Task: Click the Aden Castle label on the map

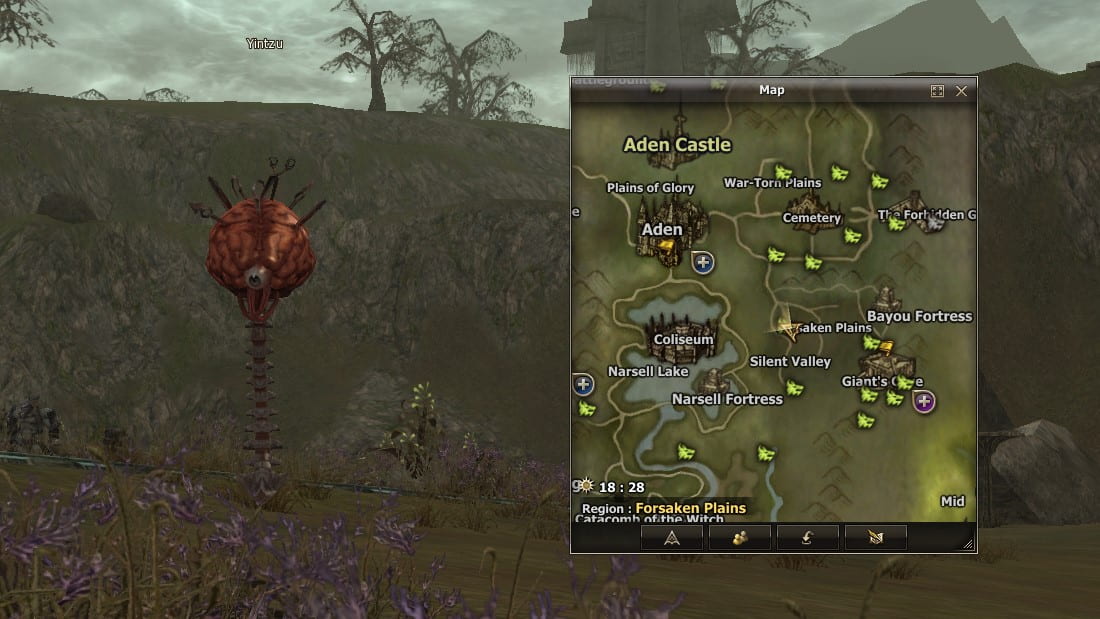Action: click(x=677, y=145)
